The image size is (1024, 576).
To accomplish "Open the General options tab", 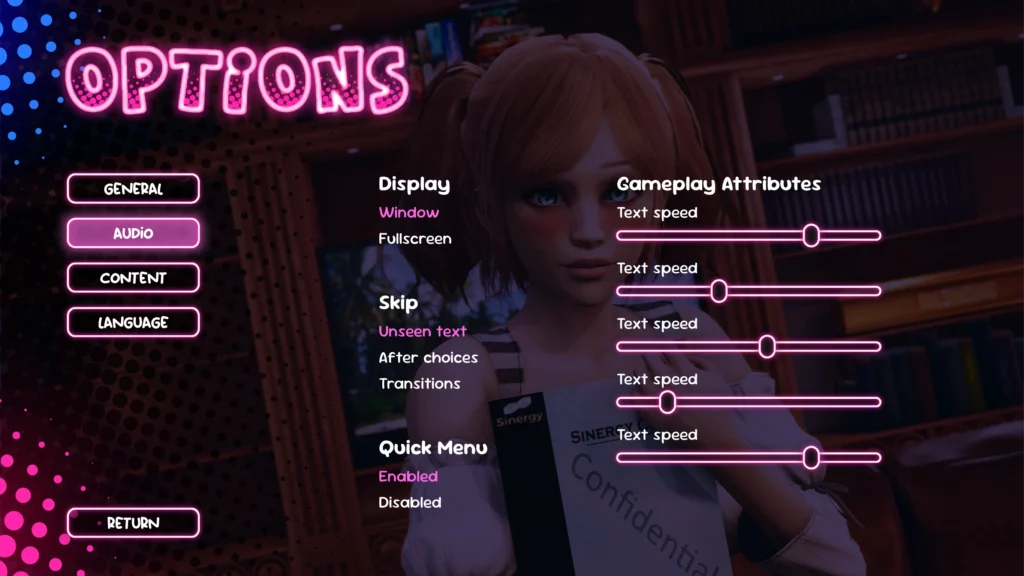I will 133,189.
